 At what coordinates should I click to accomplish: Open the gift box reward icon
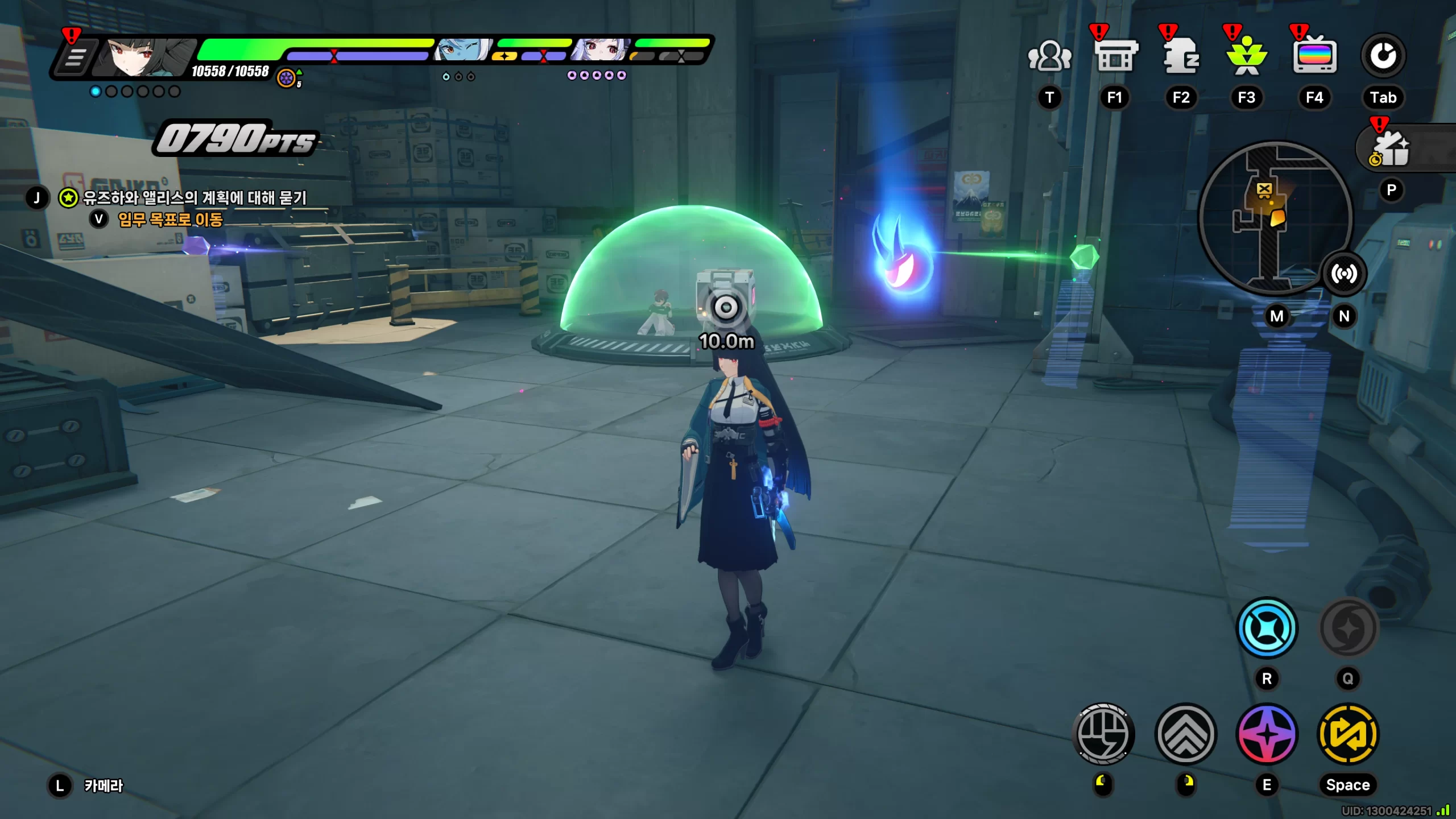[1391, 149]
